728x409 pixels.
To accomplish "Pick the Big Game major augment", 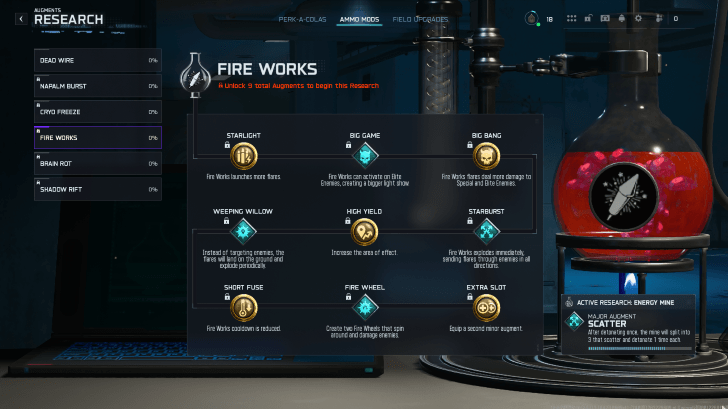I will (x=365, y=156).
